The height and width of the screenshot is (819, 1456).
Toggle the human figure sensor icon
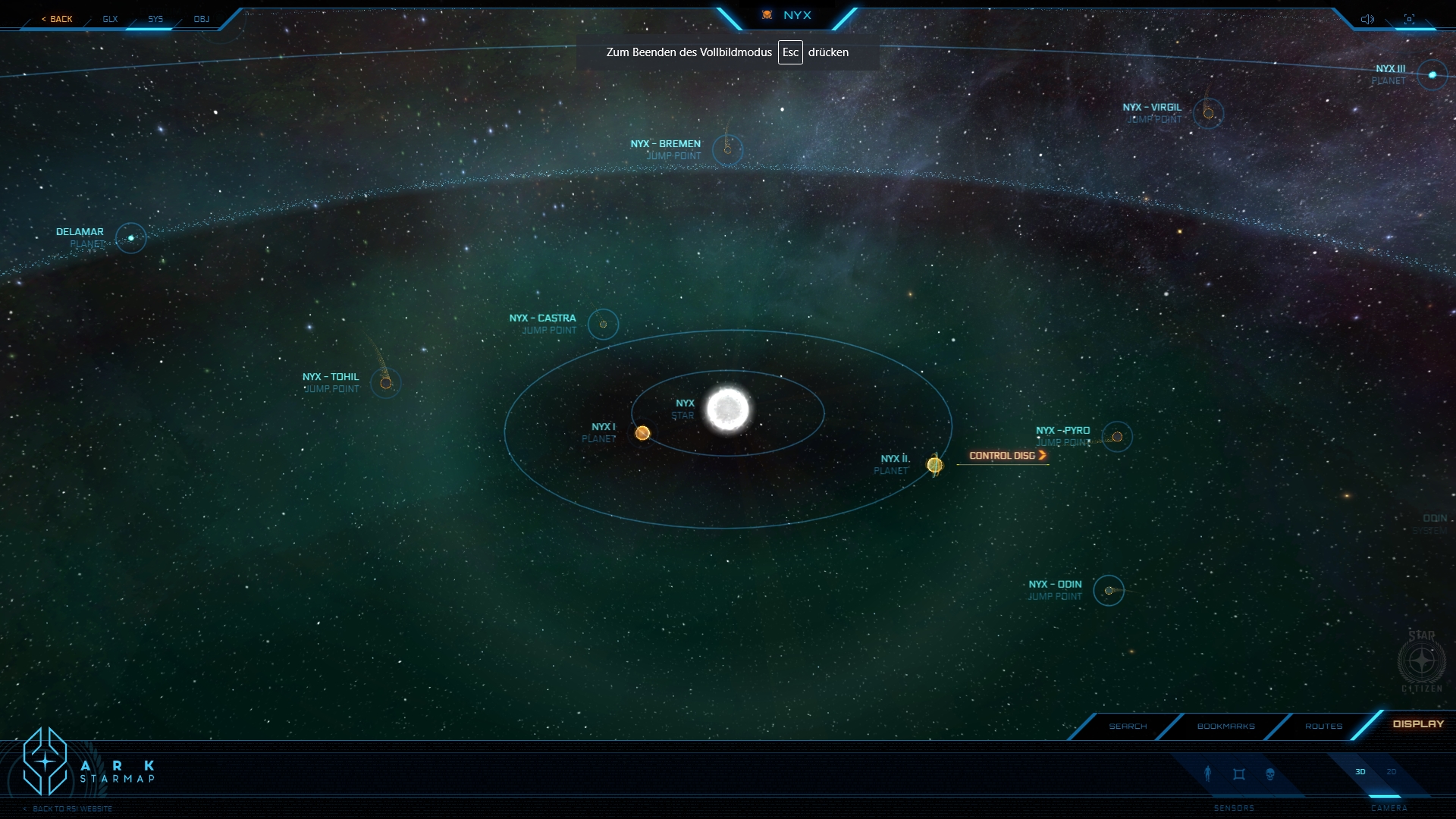tap(1208, 773)
